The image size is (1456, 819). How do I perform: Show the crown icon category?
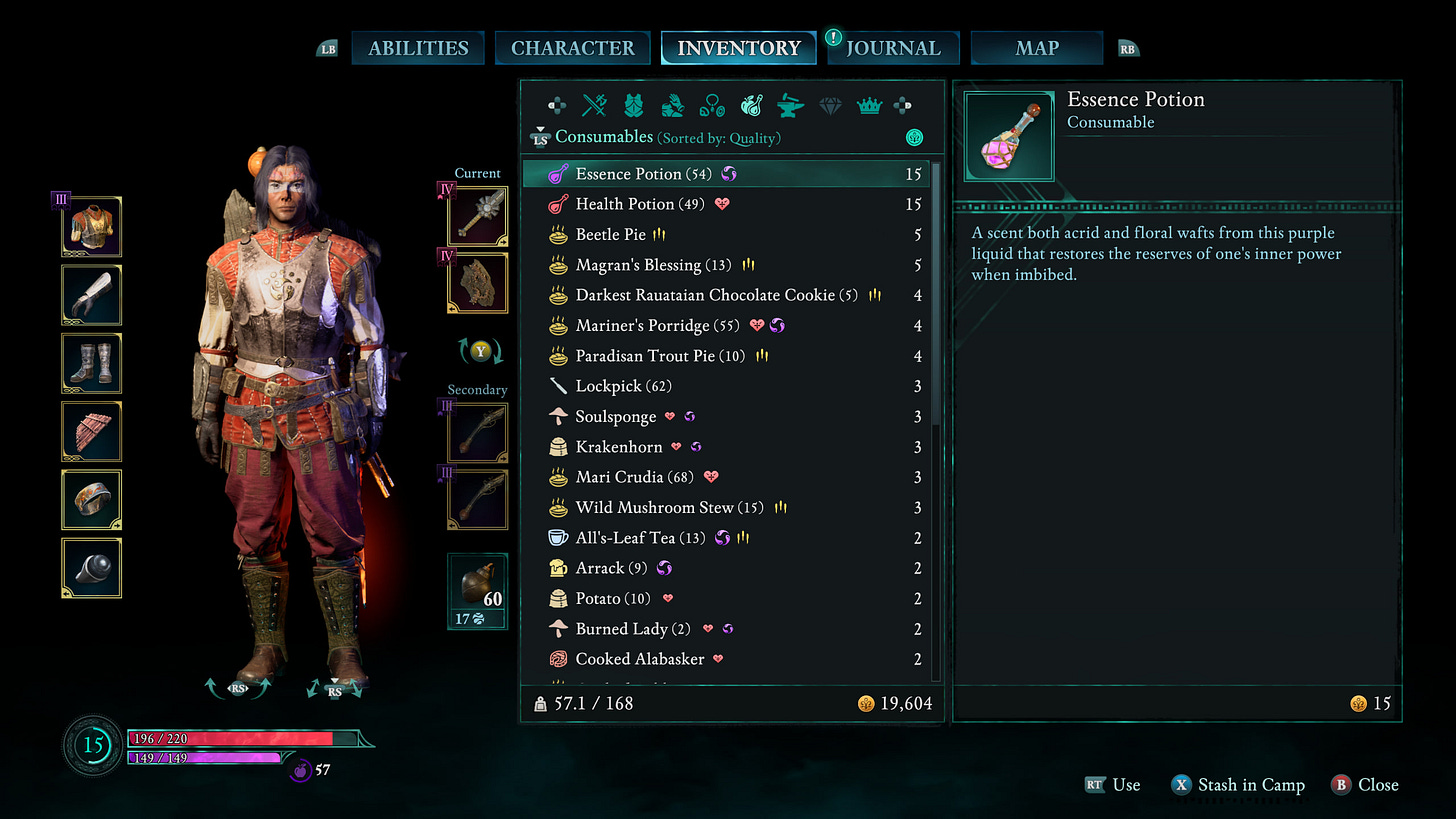[868, 105]
